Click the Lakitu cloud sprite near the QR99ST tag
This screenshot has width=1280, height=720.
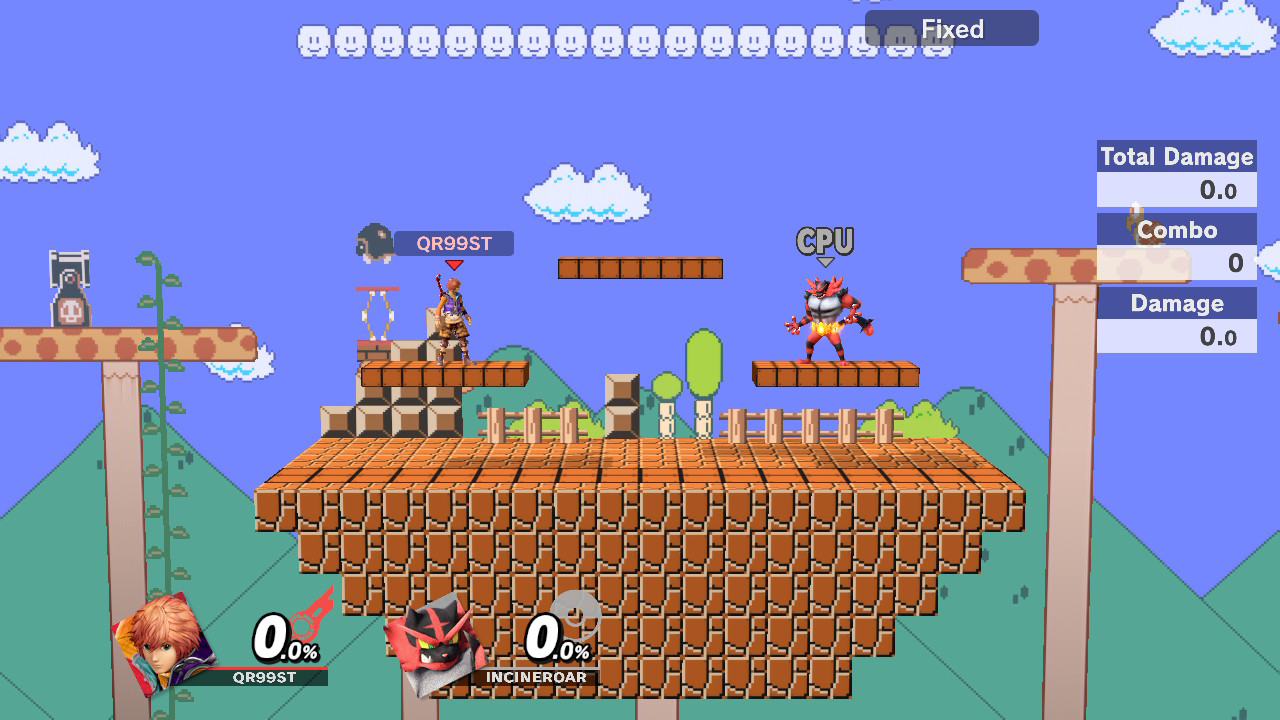(372, 243)
